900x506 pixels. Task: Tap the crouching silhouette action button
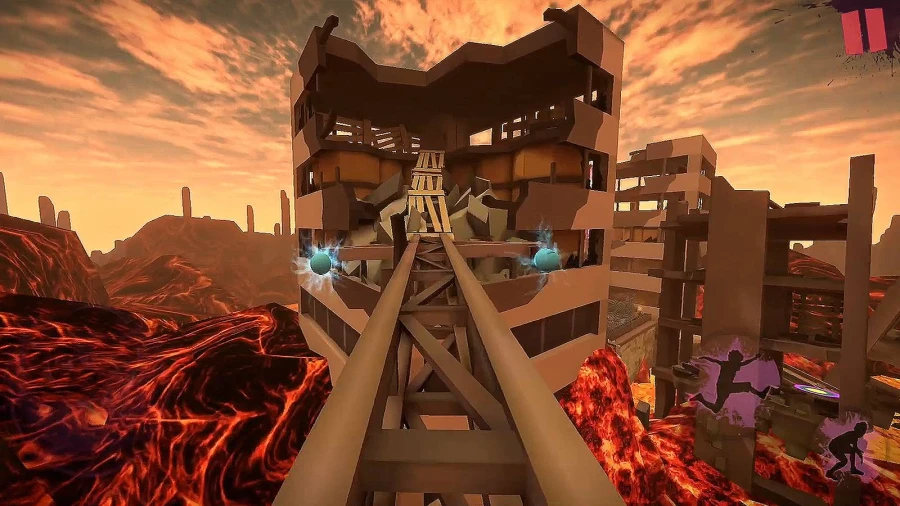(x=852, y=448)
